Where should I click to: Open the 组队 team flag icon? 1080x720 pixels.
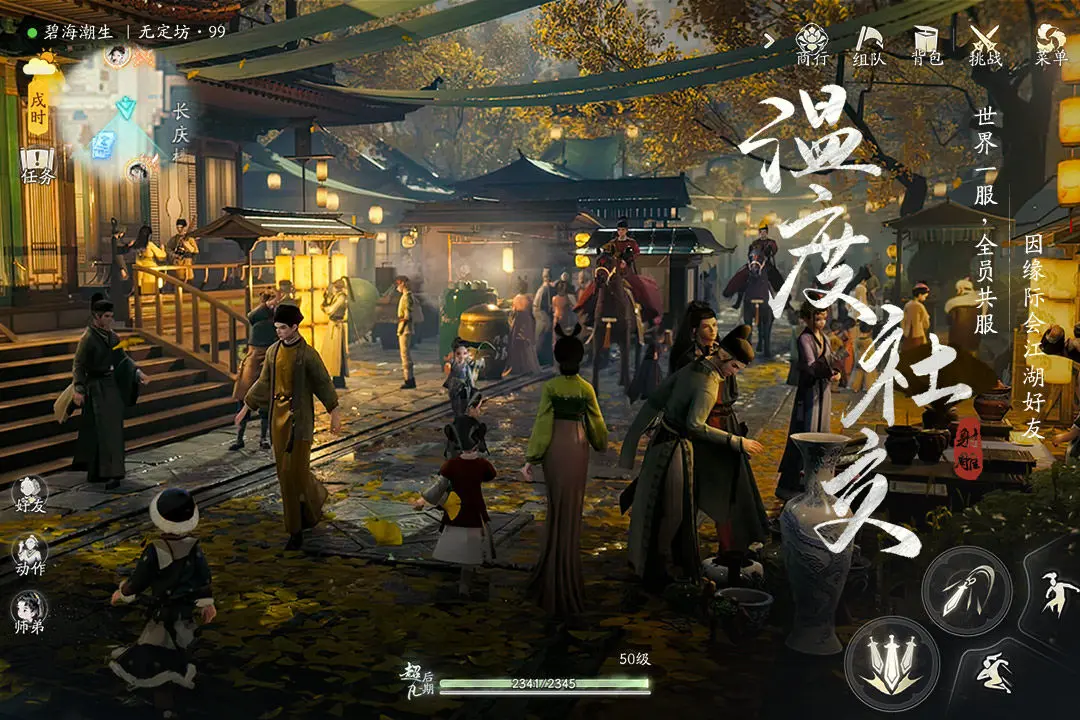(869, 43)
